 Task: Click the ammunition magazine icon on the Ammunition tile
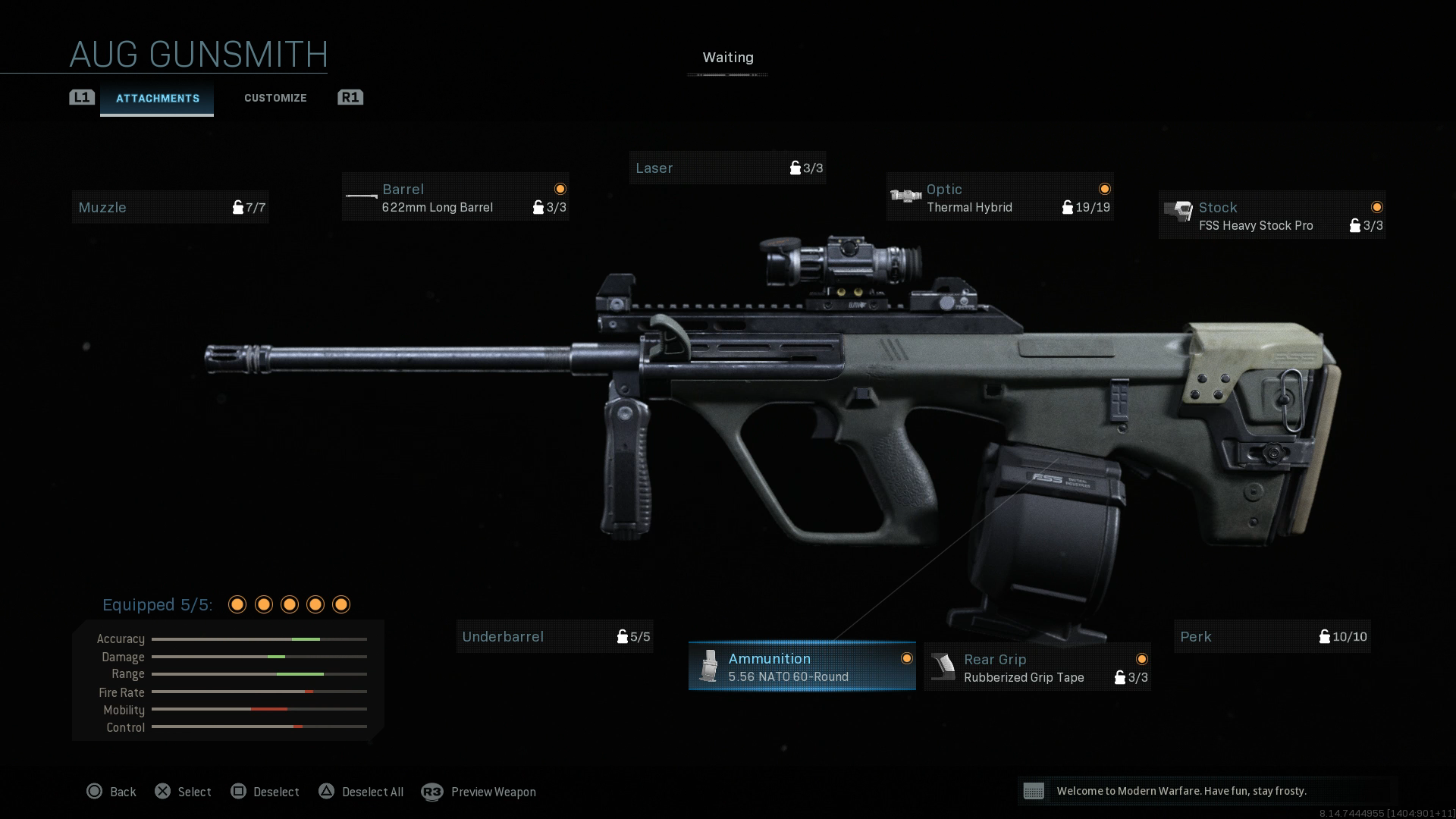(x=708, y=666)
